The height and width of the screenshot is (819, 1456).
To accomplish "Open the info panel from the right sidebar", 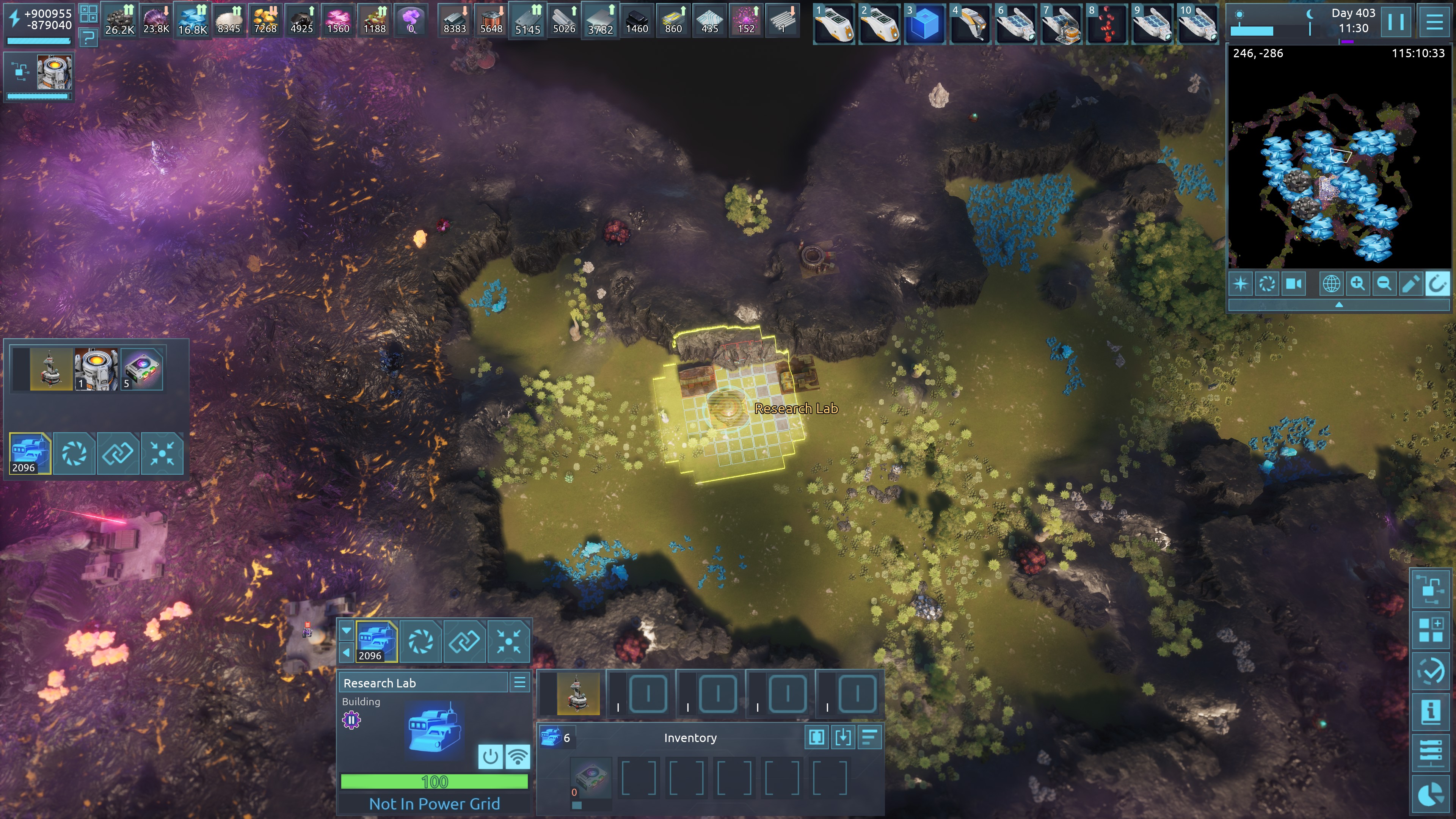I will pyautogui.click(x=1431, y=712).
